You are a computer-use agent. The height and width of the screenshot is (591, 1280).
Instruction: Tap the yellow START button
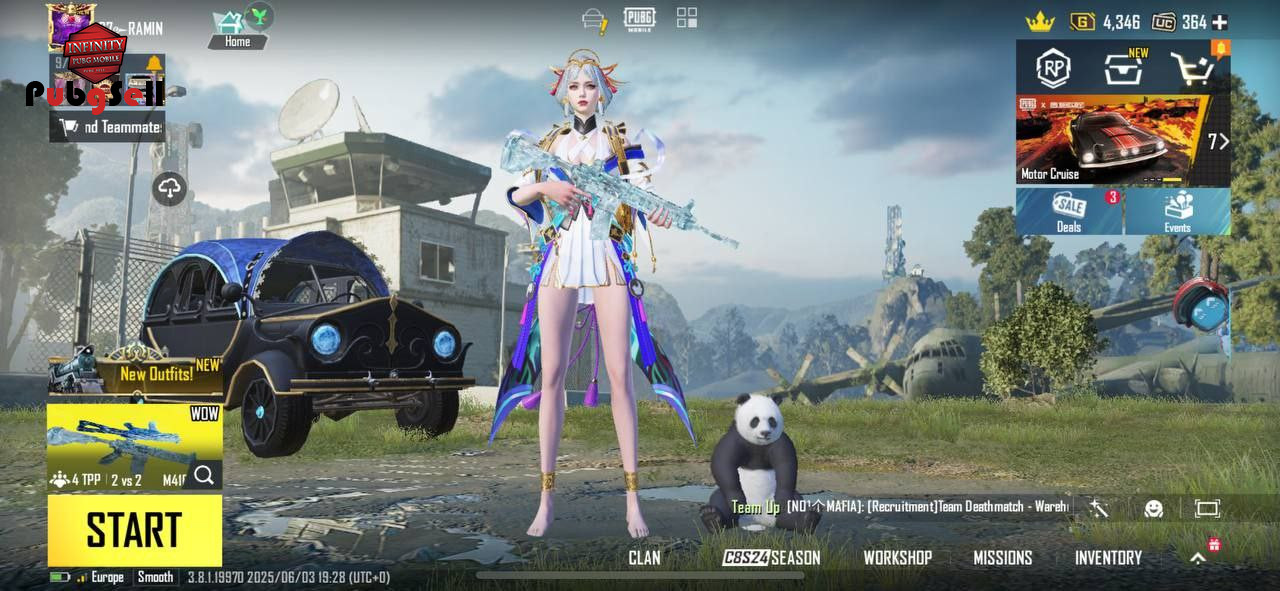click(134, 530)
